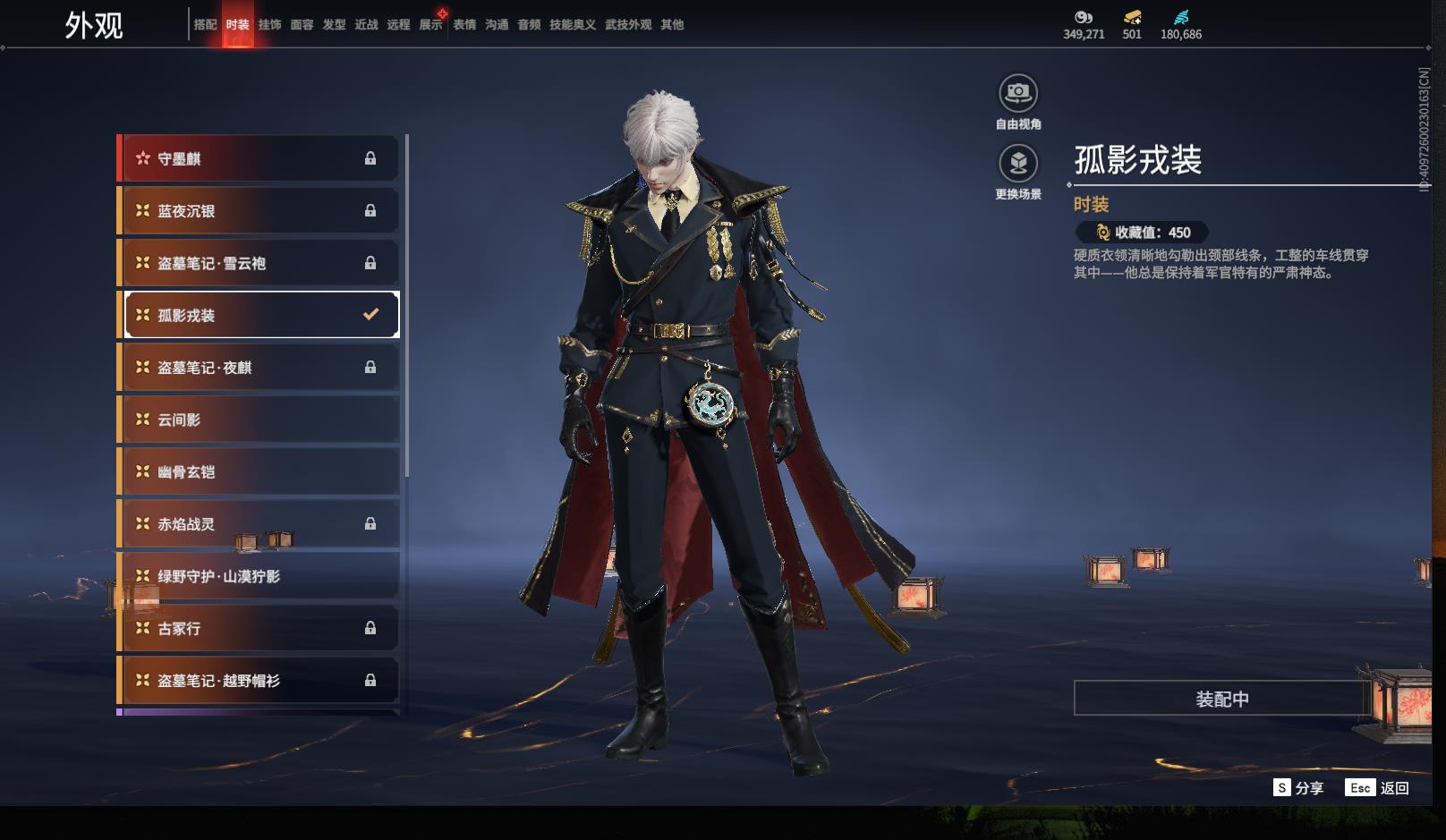This screenshot has height=840, width=1446.
Task: Select the 守墨麒 outfit
Action: click(258, 159)
